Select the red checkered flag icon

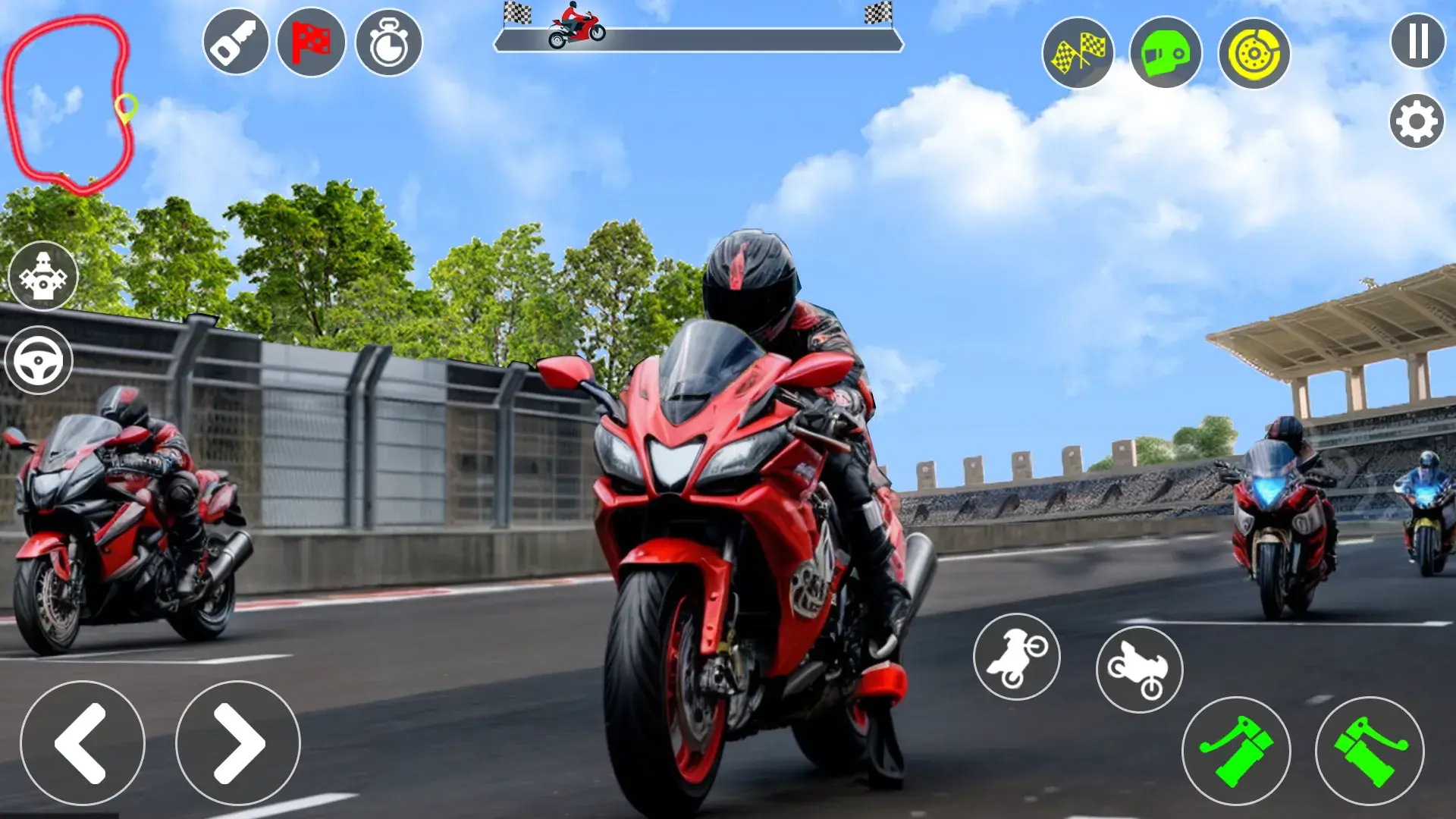point(311,42)
